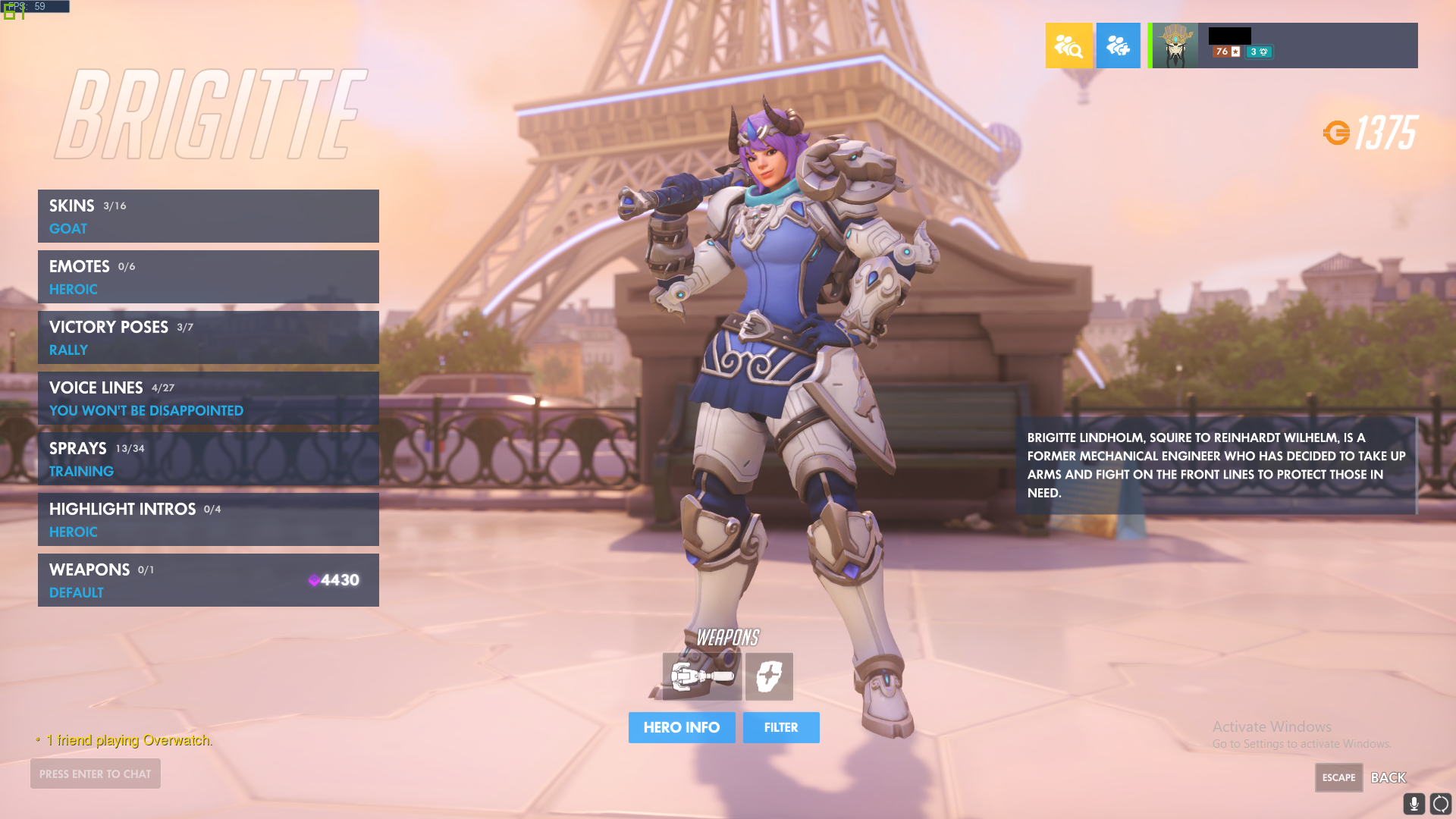Viewport: 1456px width, 819px height.
Task: Select the rocket flail weapon icon
Action: (x=701, y=676)
